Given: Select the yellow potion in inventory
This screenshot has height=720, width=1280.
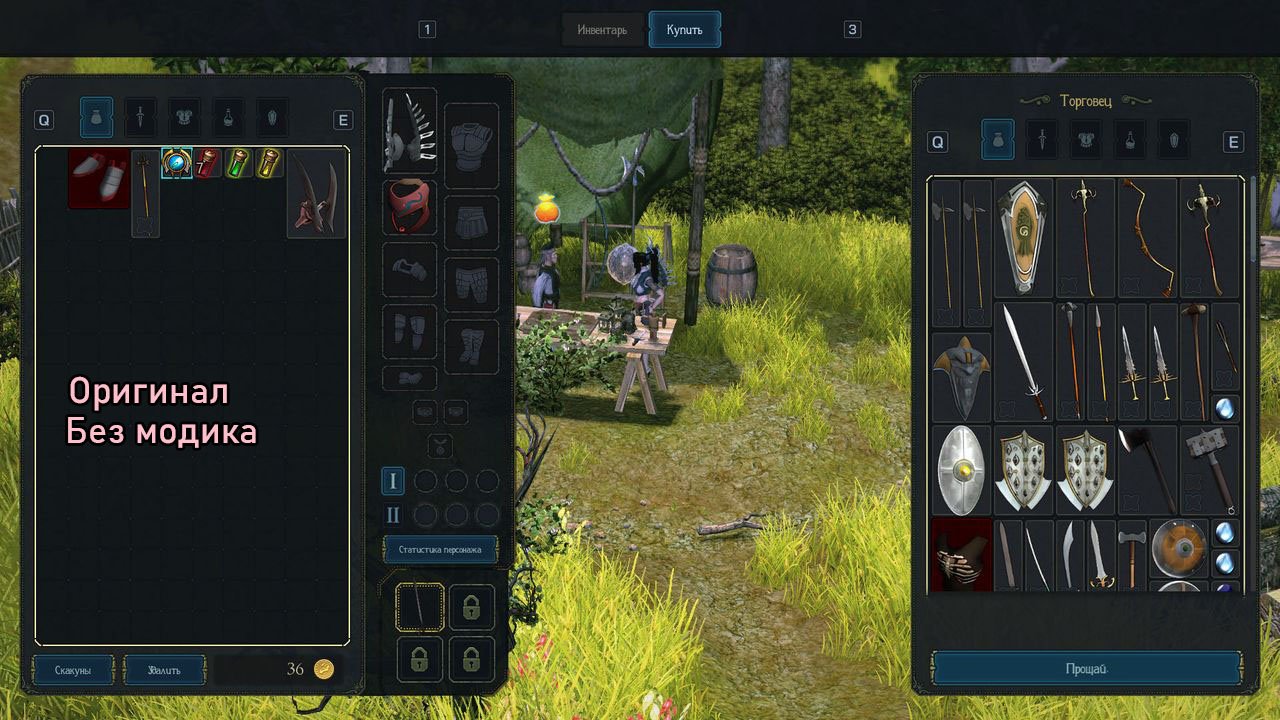Looking at the screenshot, I should coord(268,163).
